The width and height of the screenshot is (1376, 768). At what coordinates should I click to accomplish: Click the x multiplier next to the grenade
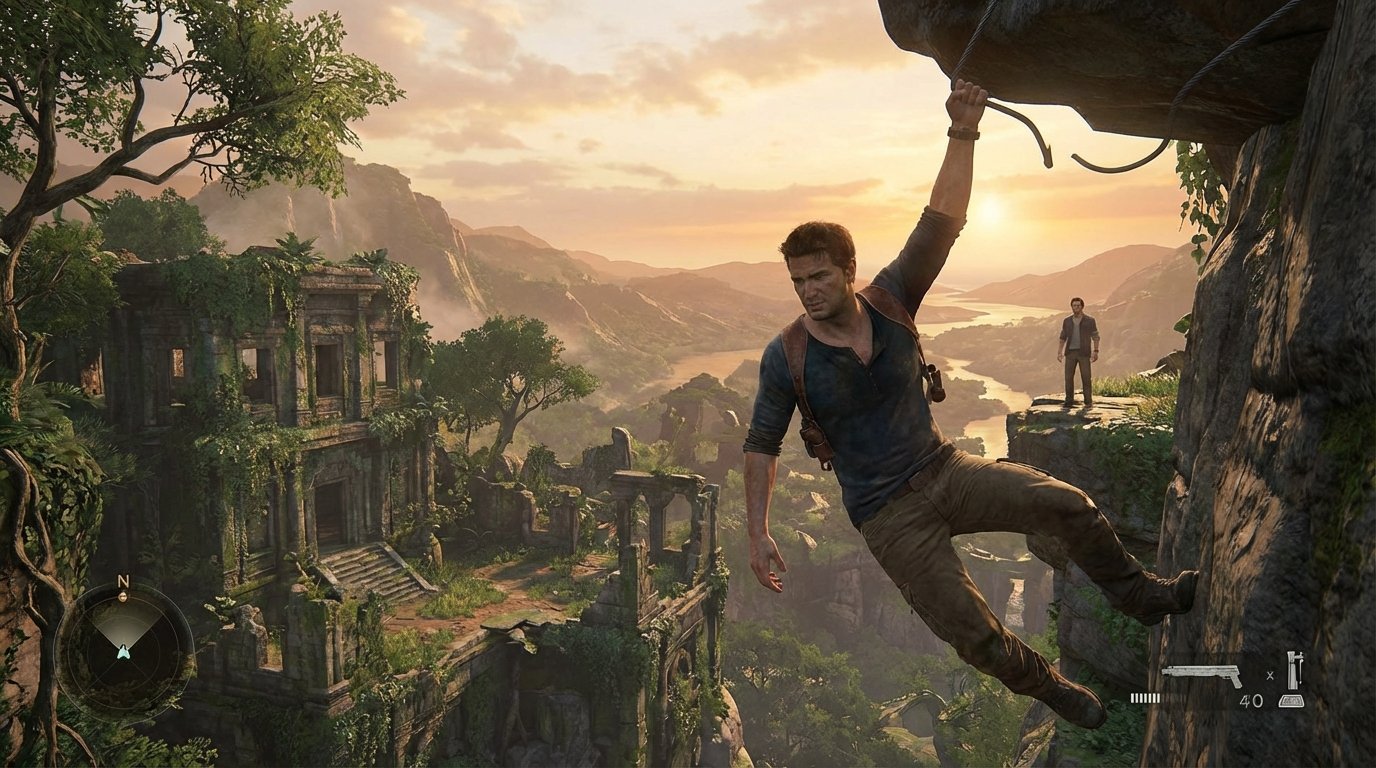[x=1270, y=676]
